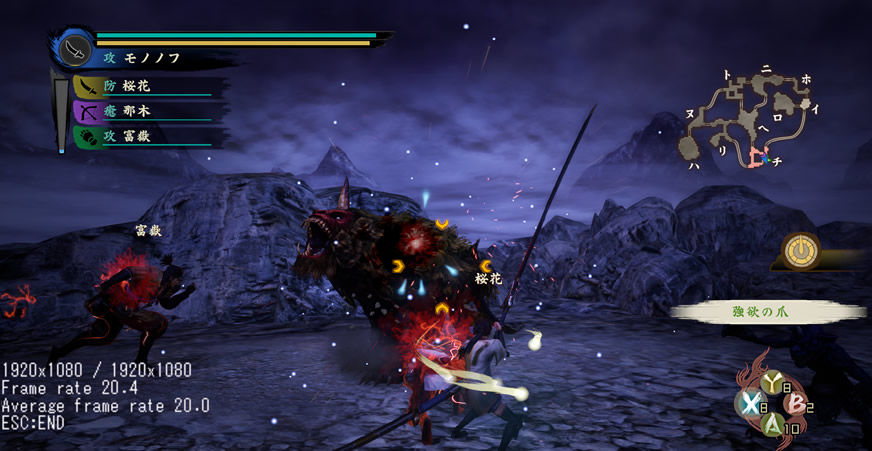Click the player's weapon emblem icon
This screenshot has height=451, width=872.
[x=75, y=50]
